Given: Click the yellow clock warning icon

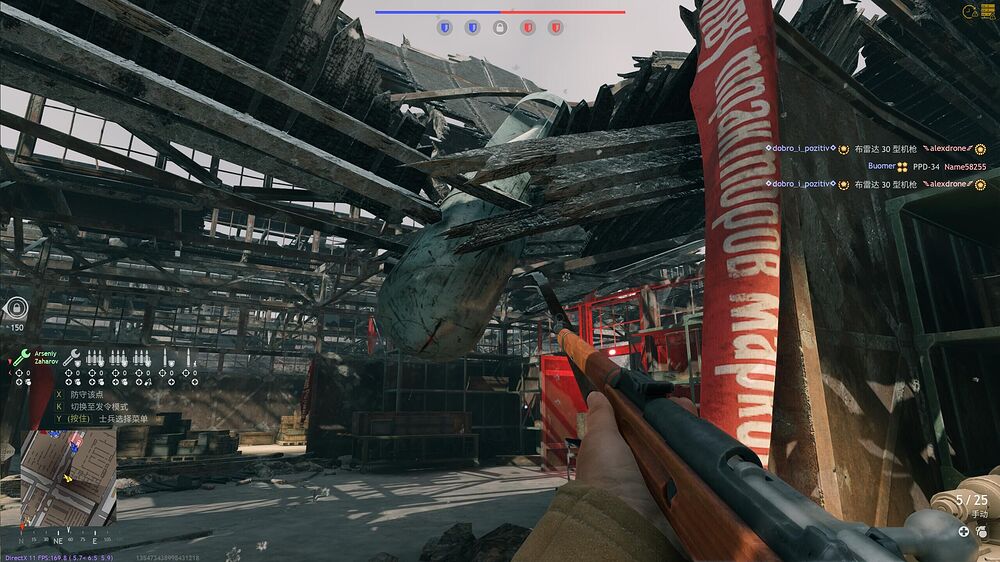Looking at the screenshot, I should (x=969, y=12).
